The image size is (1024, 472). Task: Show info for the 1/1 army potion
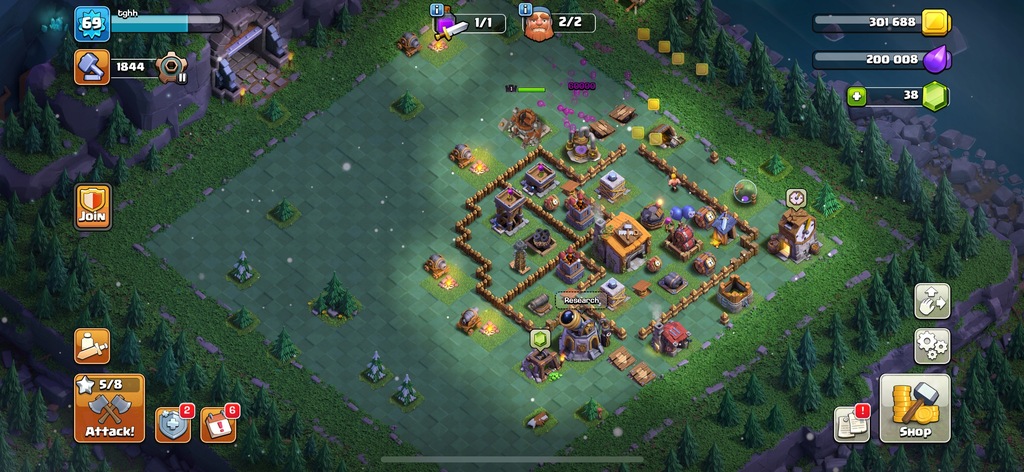pos(438,10)
